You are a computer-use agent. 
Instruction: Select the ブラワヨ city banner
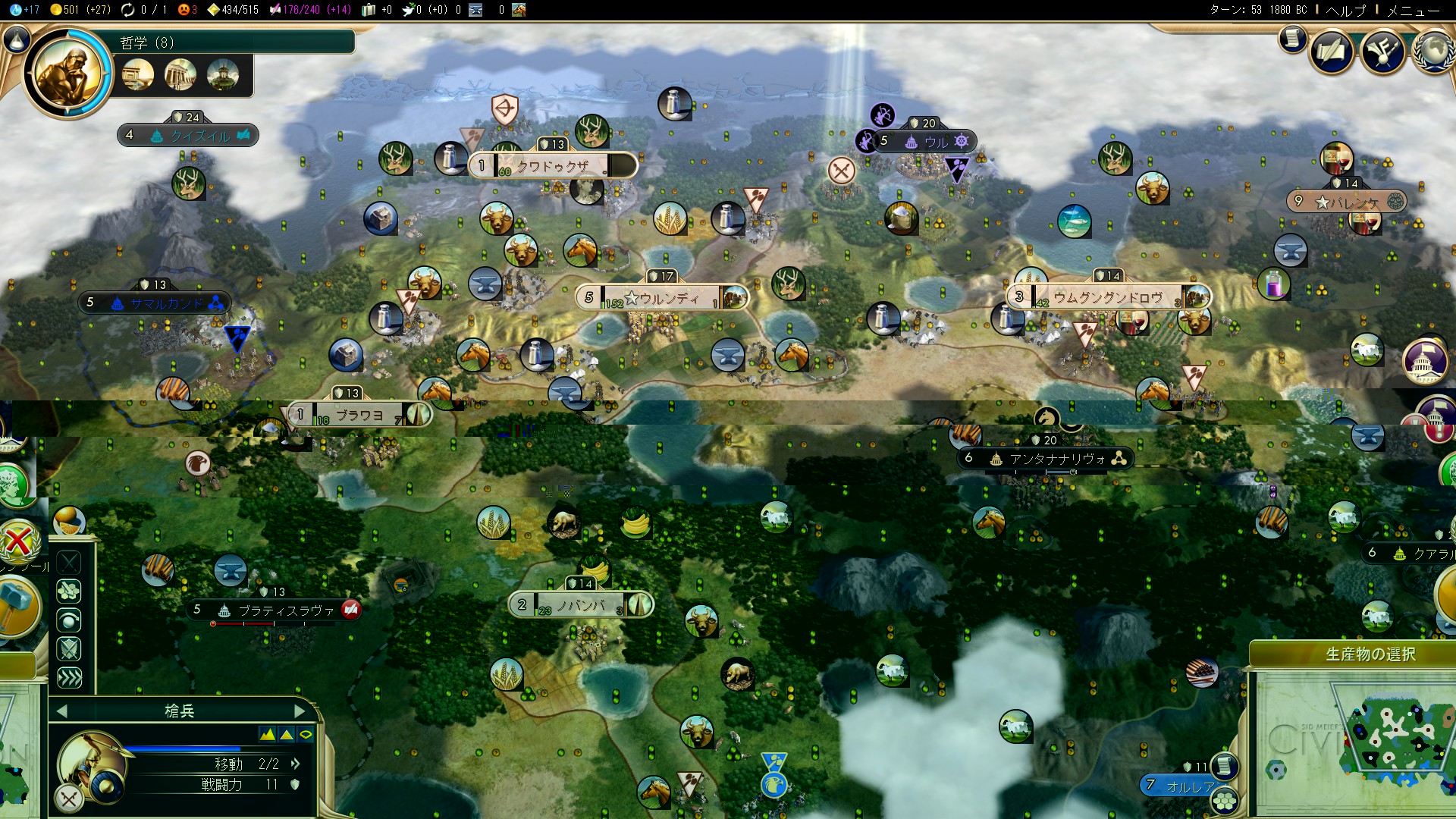tap(359, 415)
